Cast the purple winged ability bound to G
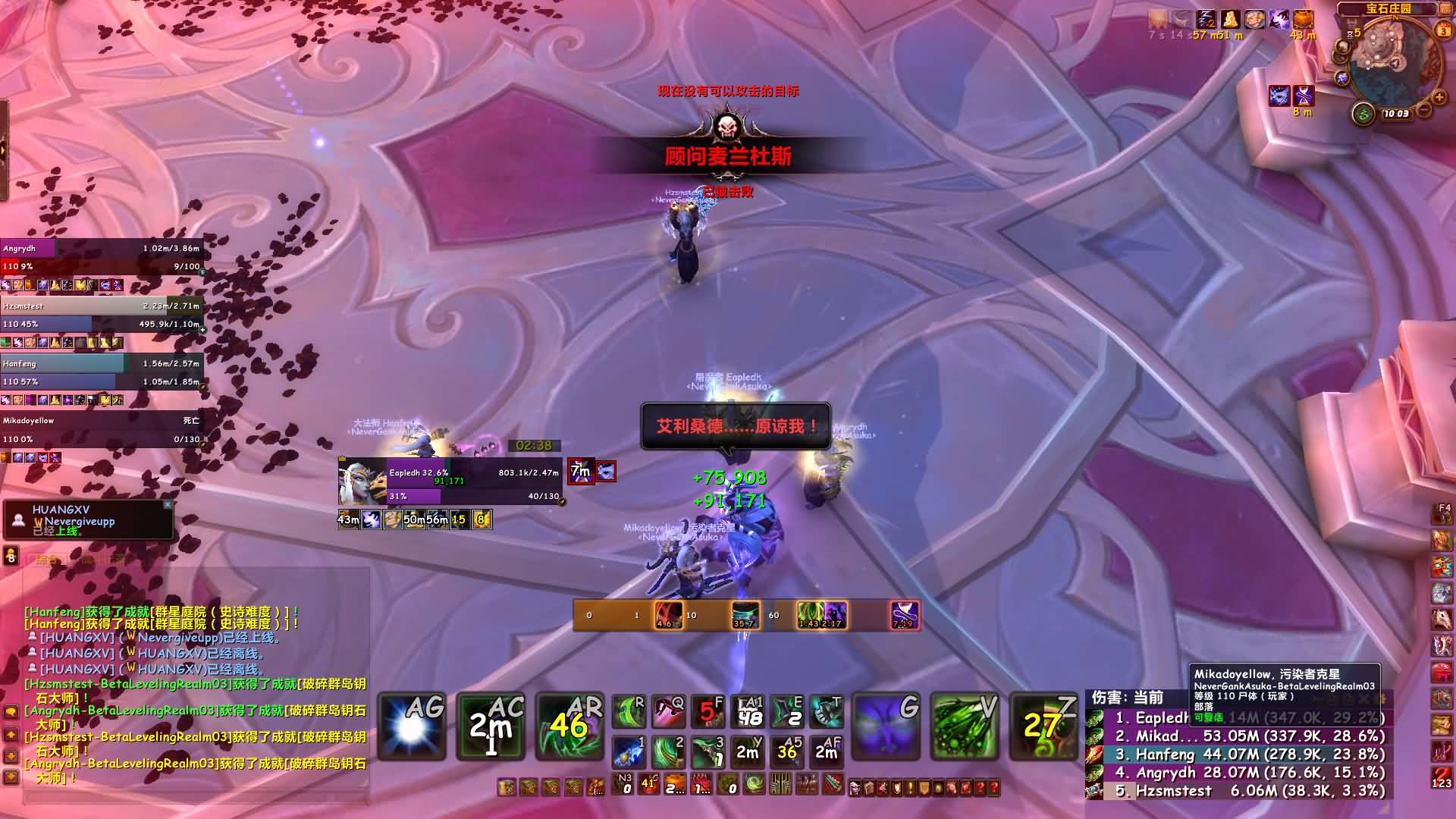This screenshot has height=819, width=1456. point(886,726)
